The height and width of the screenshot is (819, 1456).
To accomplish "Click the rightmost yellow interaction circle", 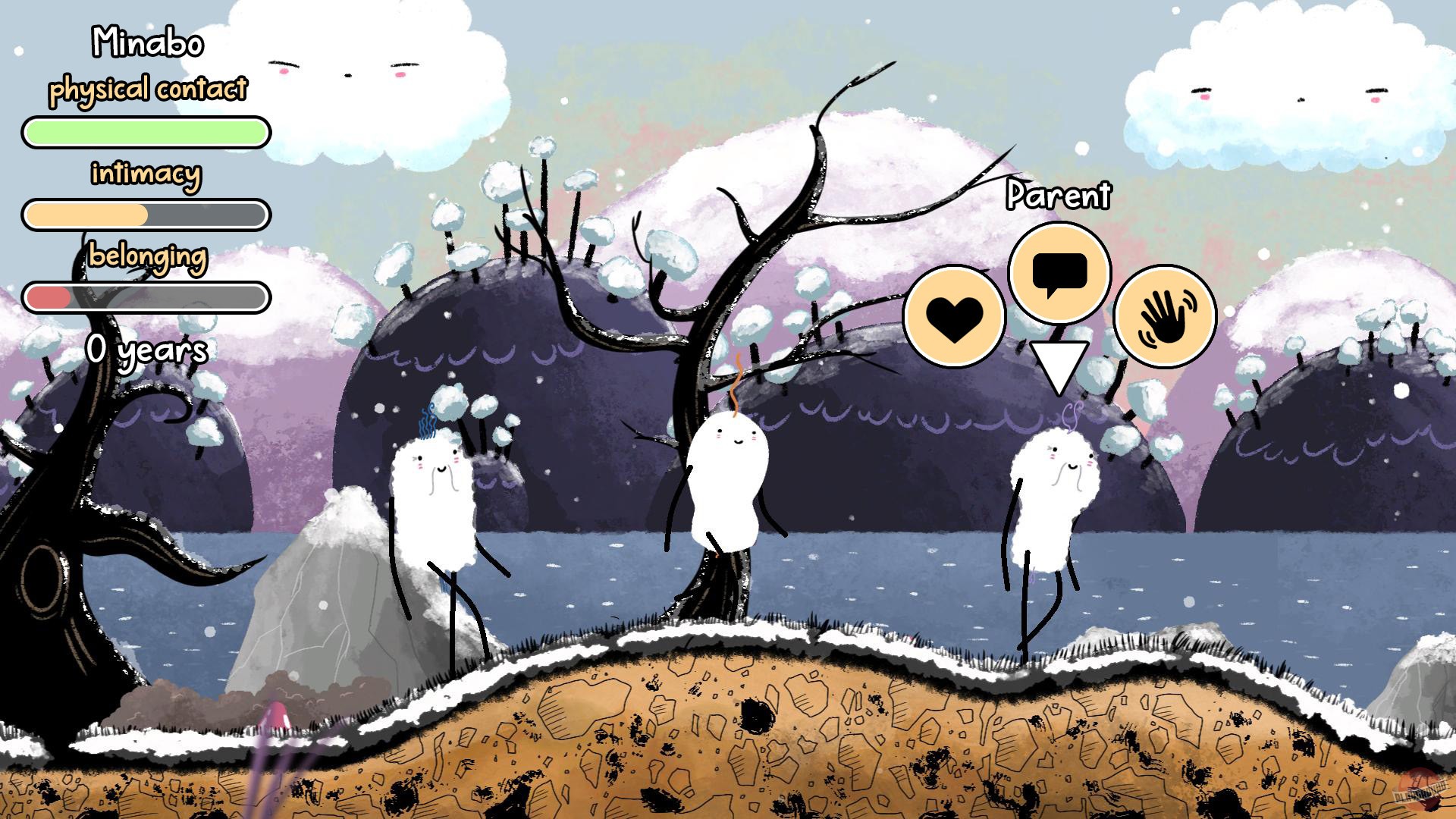I will click(x=1166, y=315).
